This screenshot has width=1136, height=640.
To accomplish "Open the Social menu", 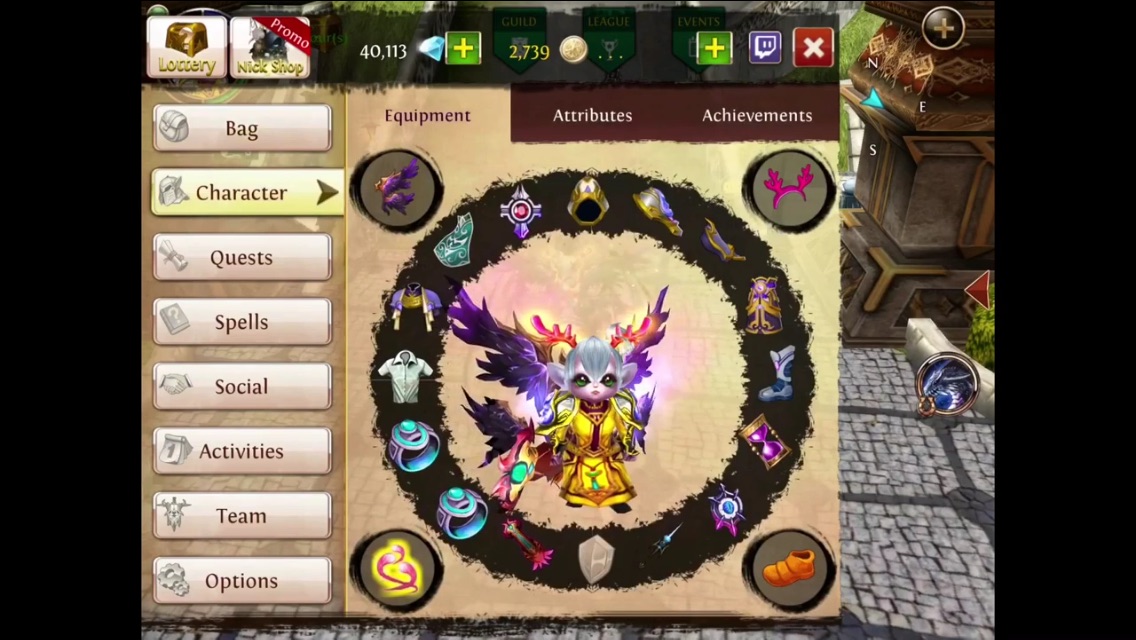I will coord(242,386).
